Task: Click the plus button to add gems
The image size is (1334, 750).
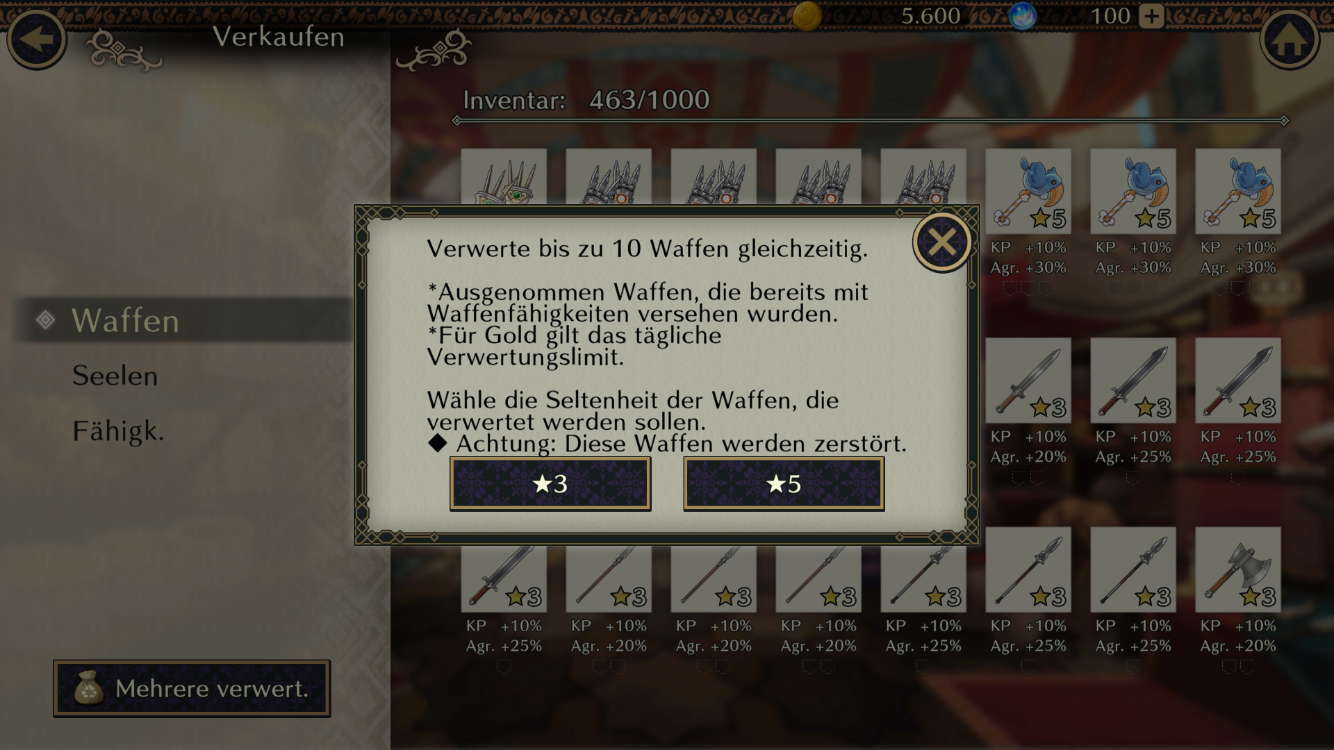Action: 1152,16
